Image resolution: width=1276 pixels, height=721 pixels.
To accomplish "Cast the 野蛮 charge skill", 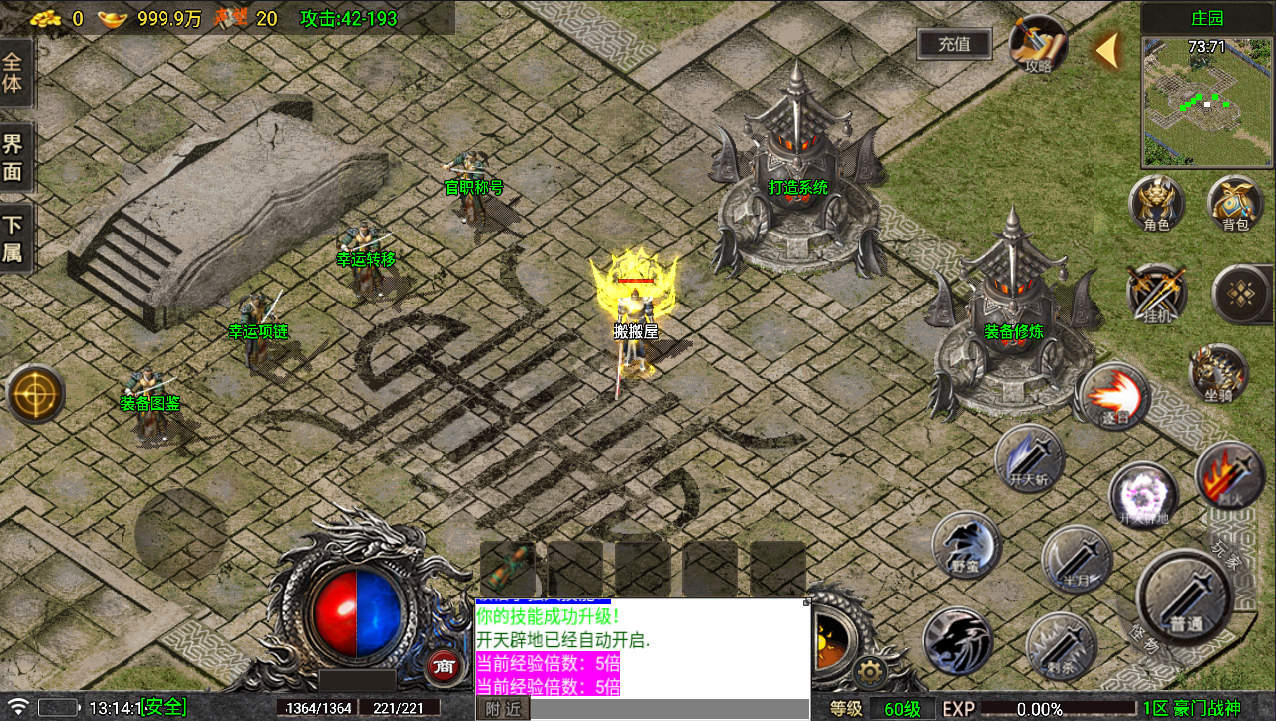I will 966,546.
